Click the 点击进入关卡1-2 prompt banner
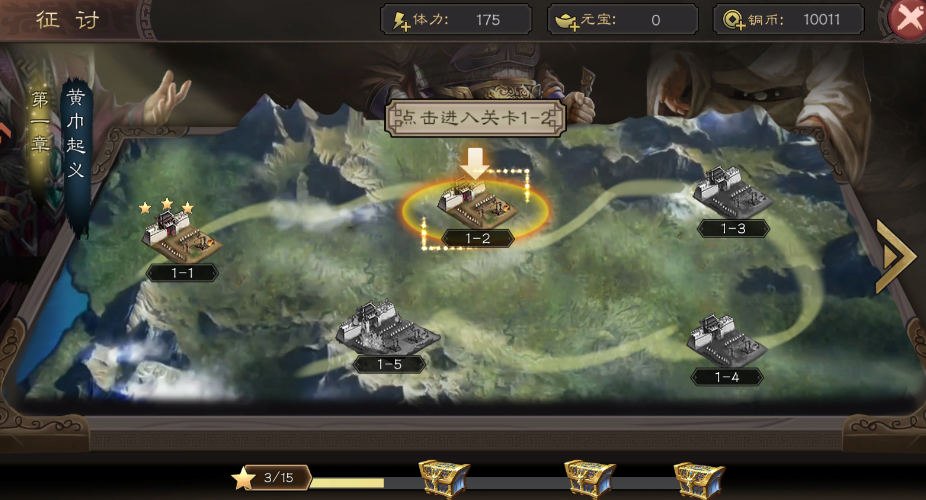Viewport: 926px width, 500px height. click(477, 117)
